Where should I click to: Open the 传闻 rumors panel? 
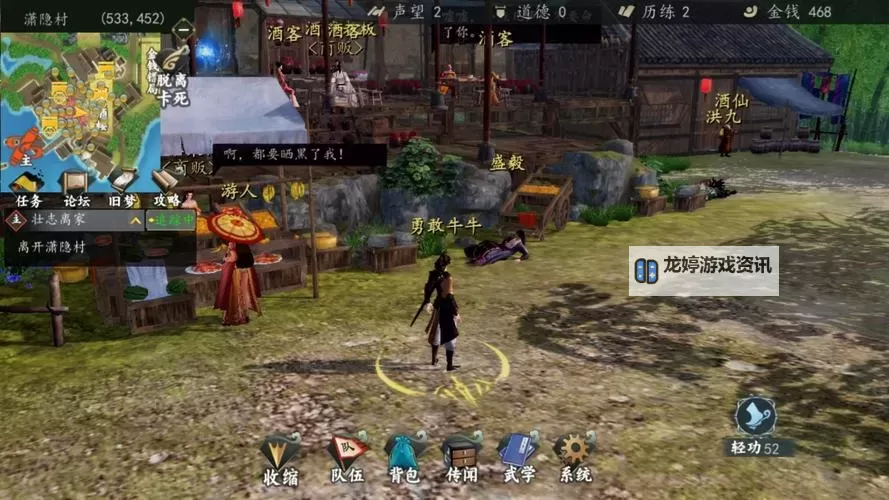click(x=461, y=457)
